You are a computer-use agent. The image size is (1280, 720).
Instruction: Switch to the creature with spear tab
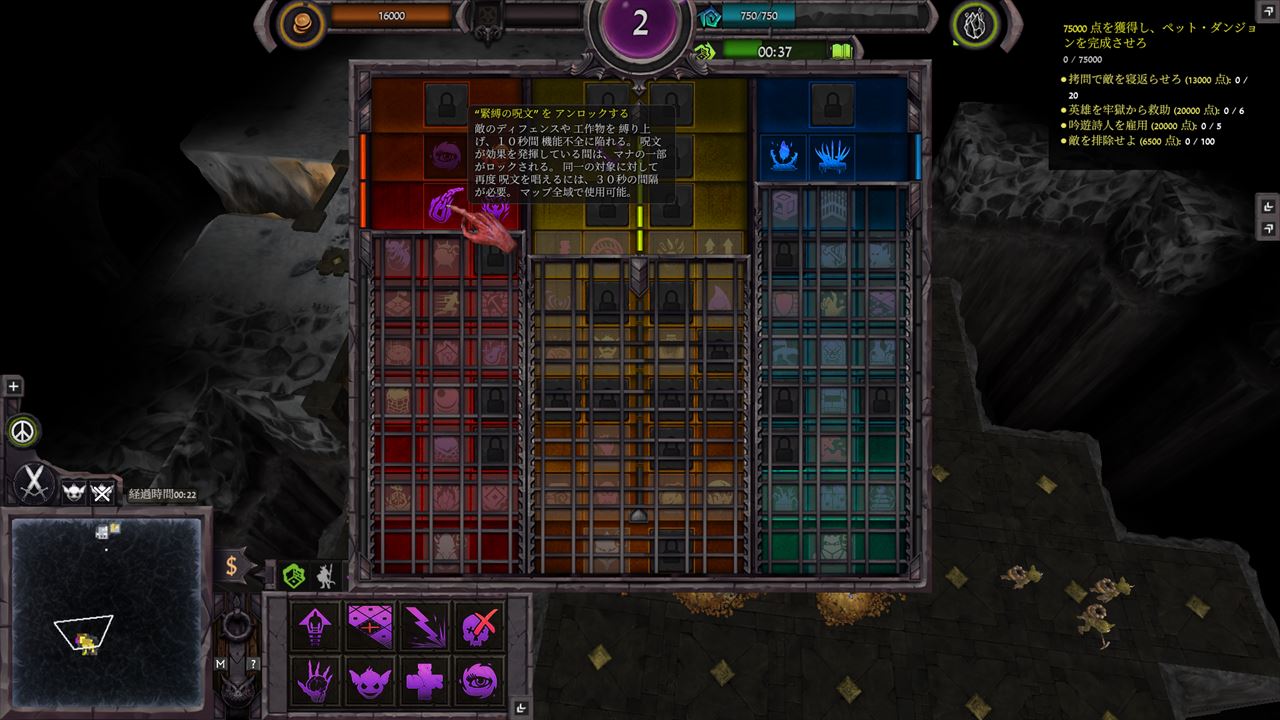[325, 575]
